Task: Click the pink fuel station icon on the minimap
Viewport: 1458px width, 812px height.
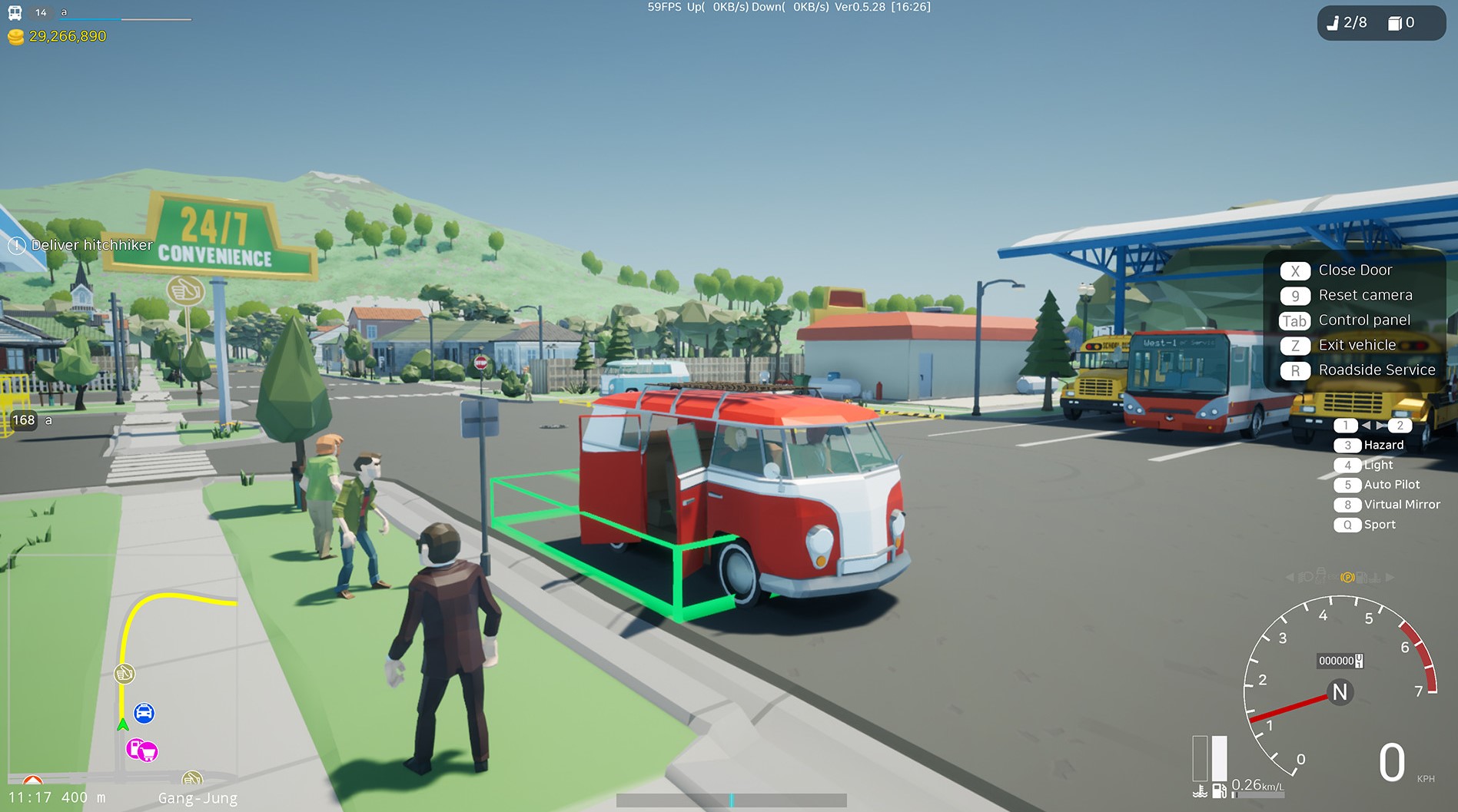Action: pyautogui.click(x=133, y=747)
